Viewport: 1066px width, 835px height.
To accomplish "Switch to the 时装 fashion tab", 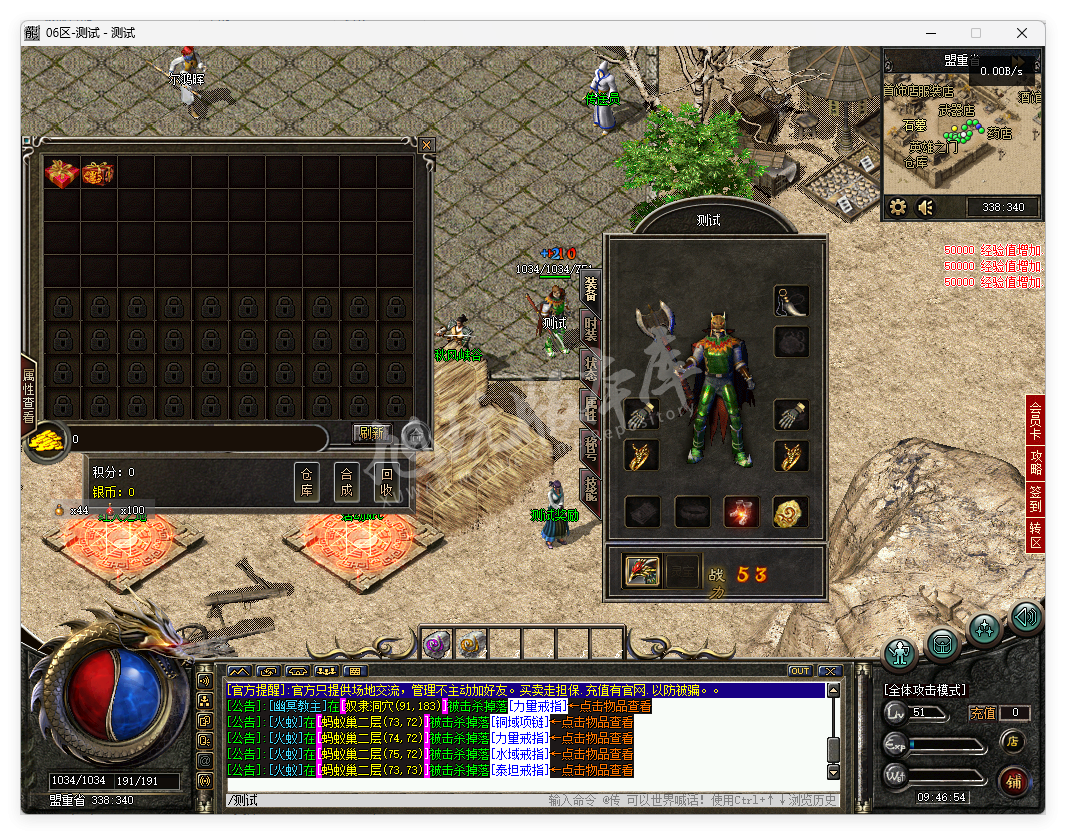I will 591,329.
